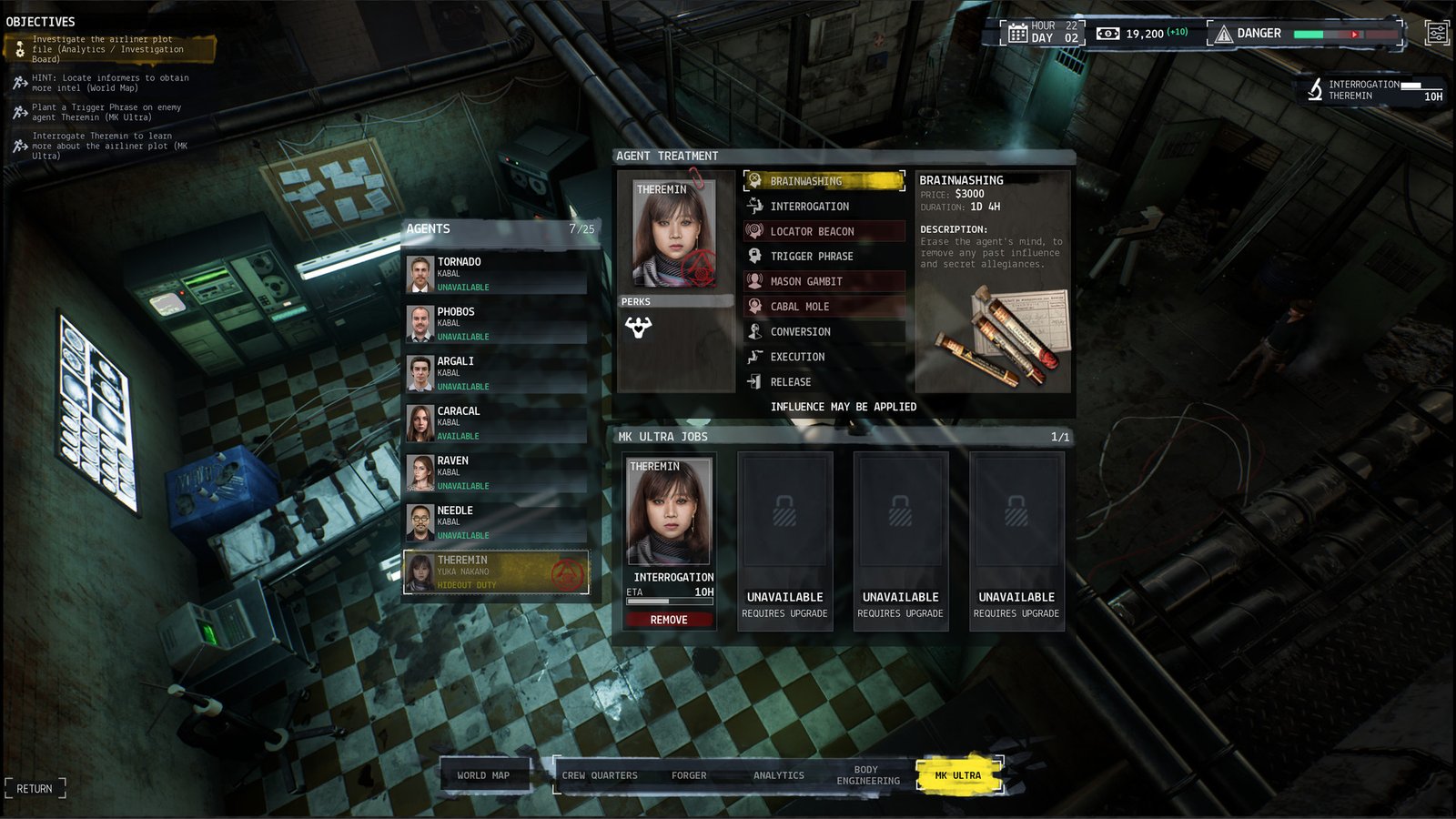Switch to the Analytics tab
Image resolution: width=1456 pixels, height=819 pixels.
[x=778, y=775]
